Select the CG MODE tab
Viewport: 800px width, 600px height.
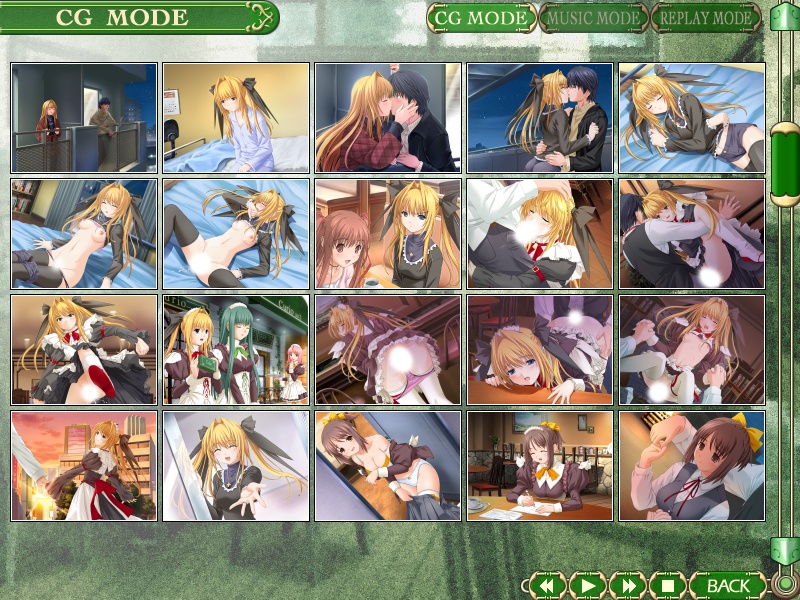click(481, 17)
